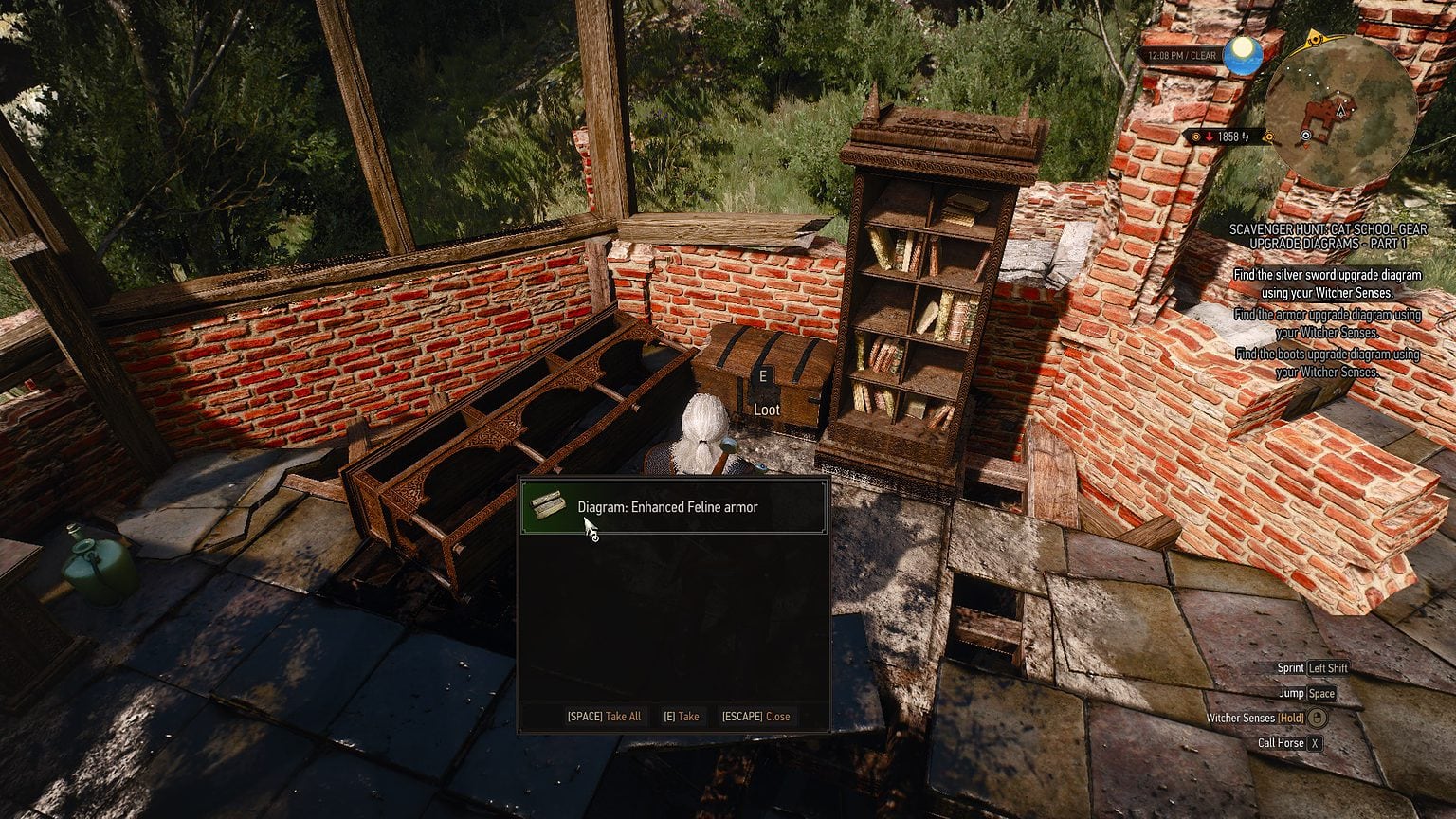This screenshot has width=1456, height=819.
Task: Click the armor upgrade diagram objective text
Action: 1331,323
